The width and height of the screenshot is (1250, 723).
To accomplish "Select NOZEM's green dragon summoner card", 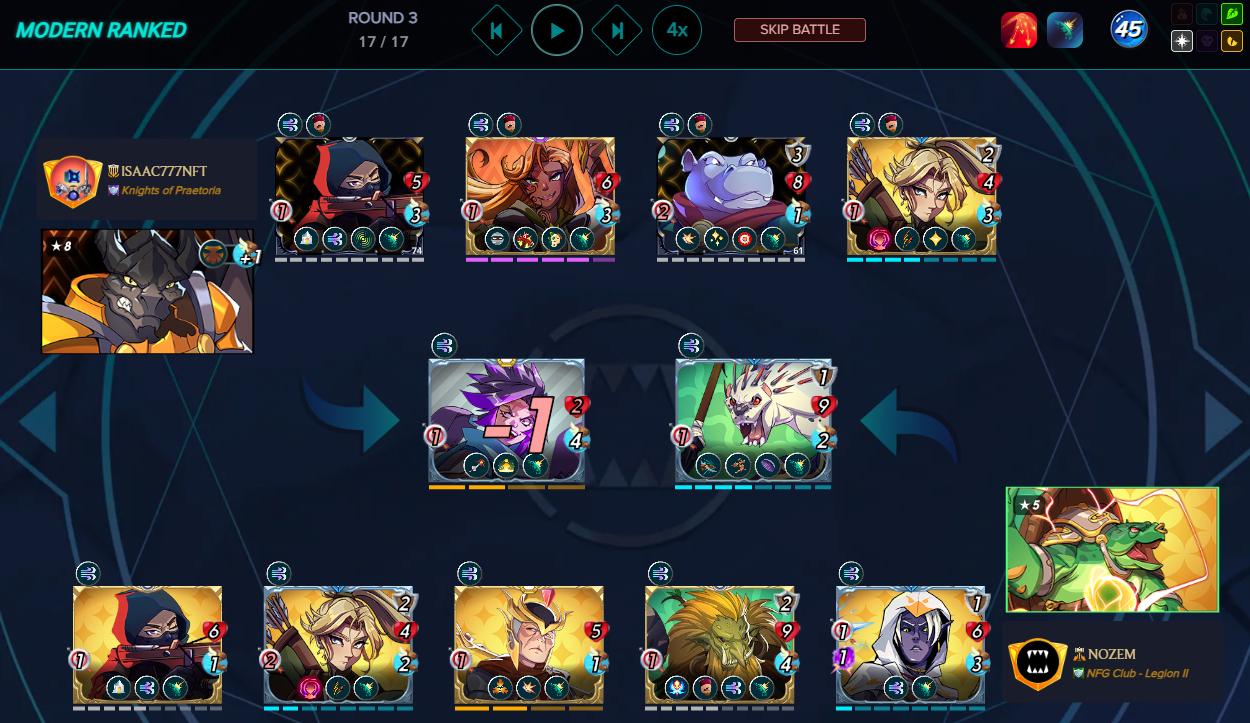I will coord(1112,549).
